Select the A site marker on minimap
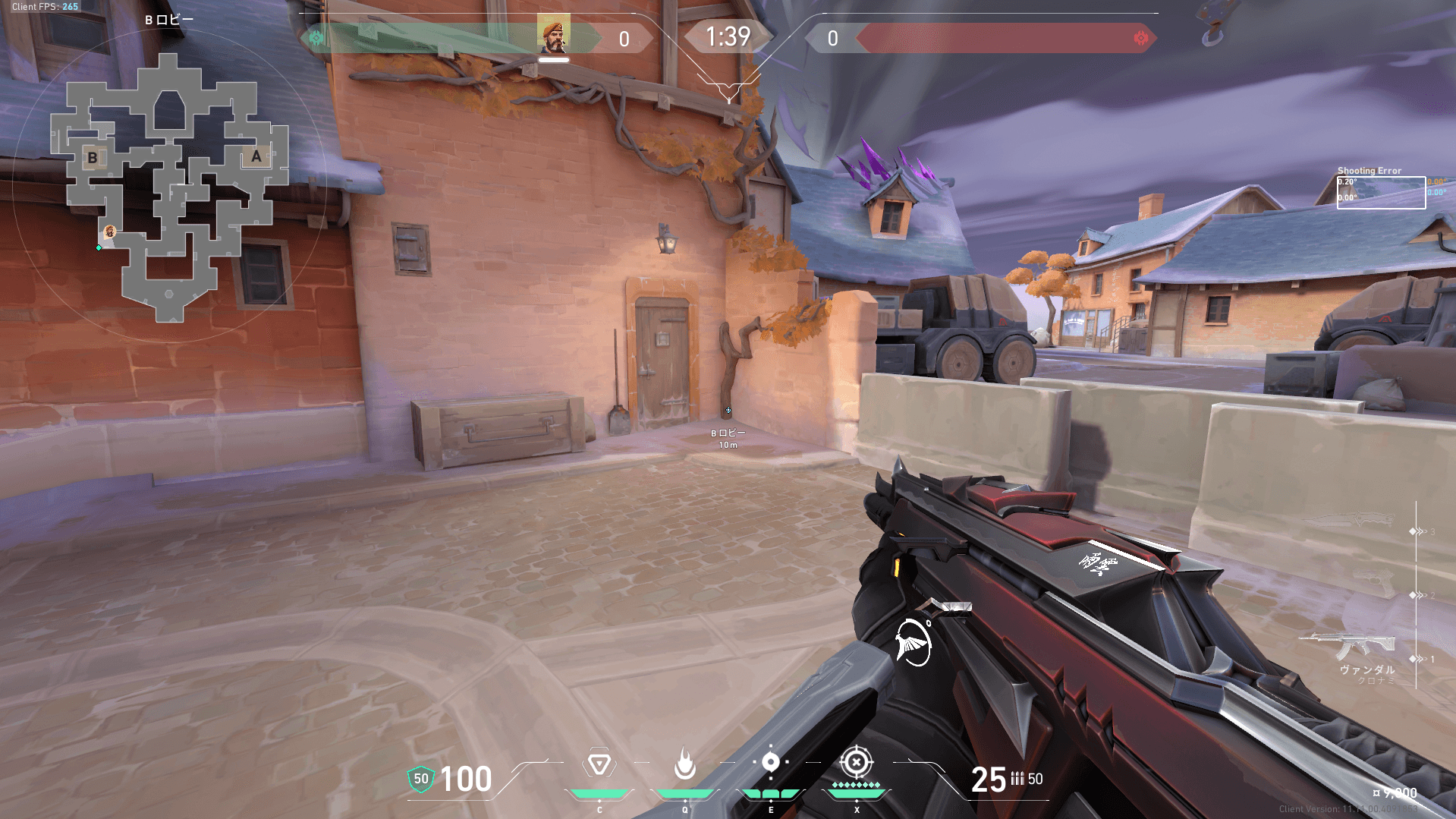 [256, 156]
